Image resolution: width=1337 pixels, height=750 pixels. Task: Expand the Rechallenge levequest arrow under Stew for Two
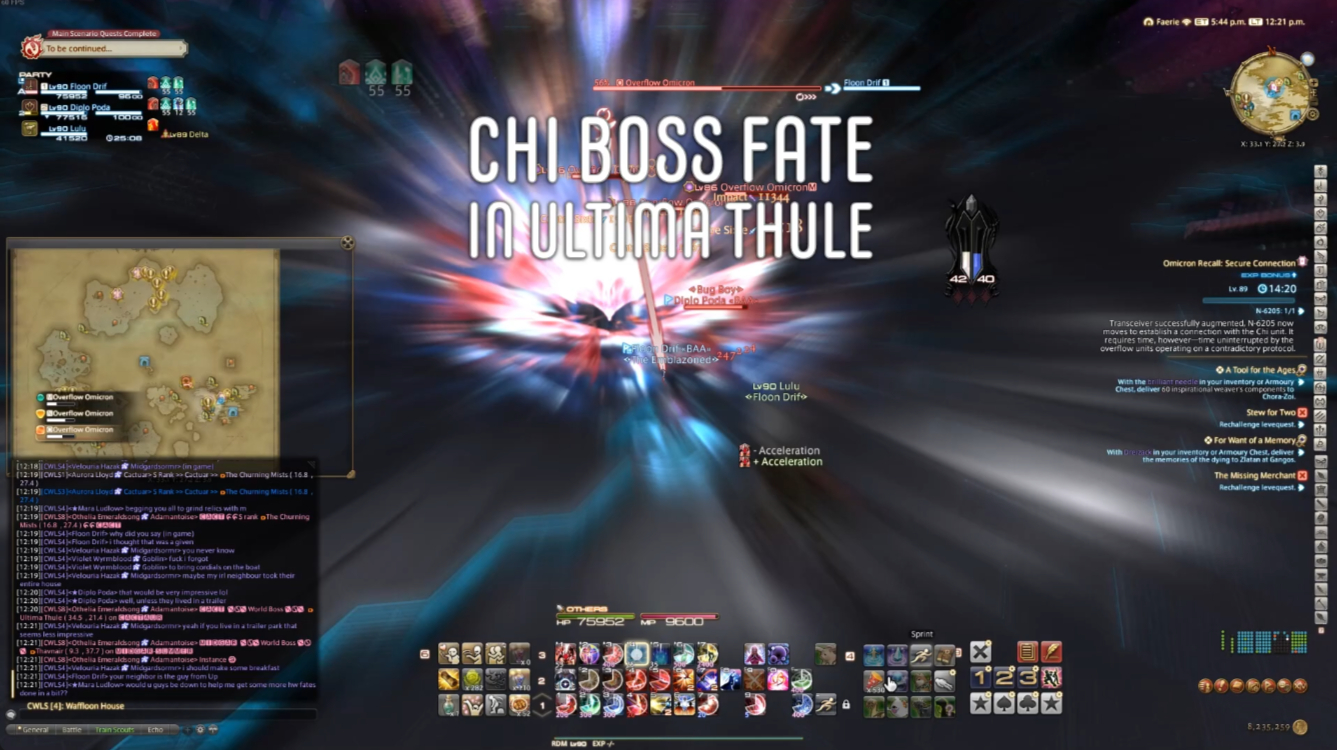[x=1300, y=424]
